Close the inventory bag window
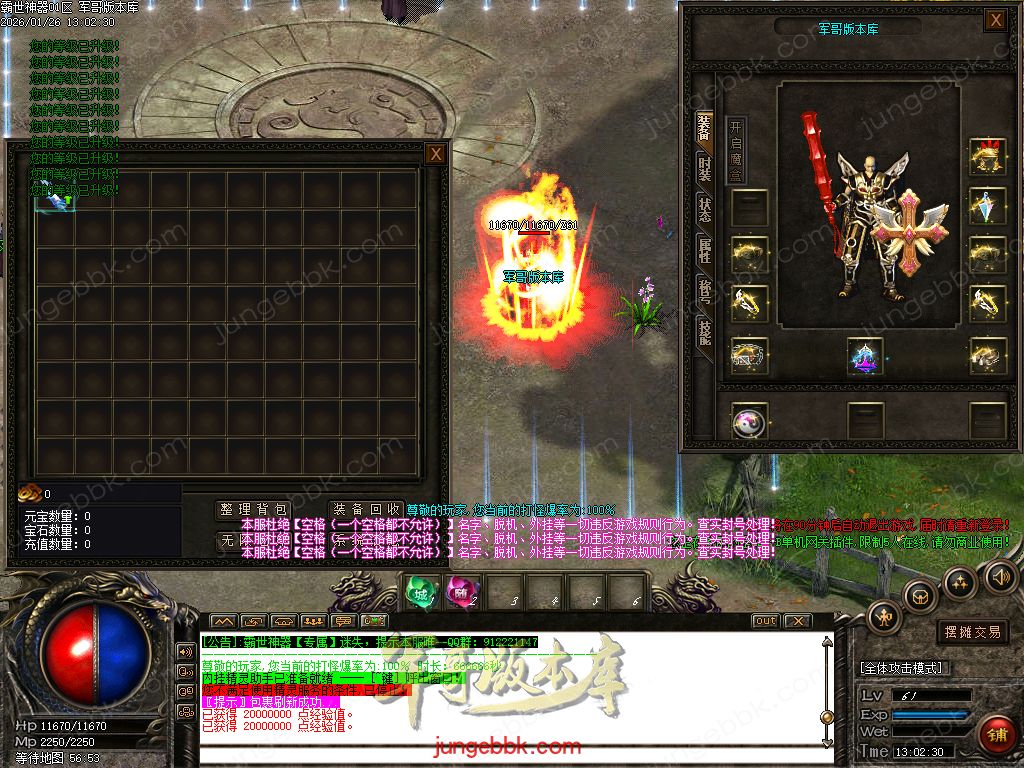Image resolution: width=1024 pixels, height=768 pixels. click(435, 154)
